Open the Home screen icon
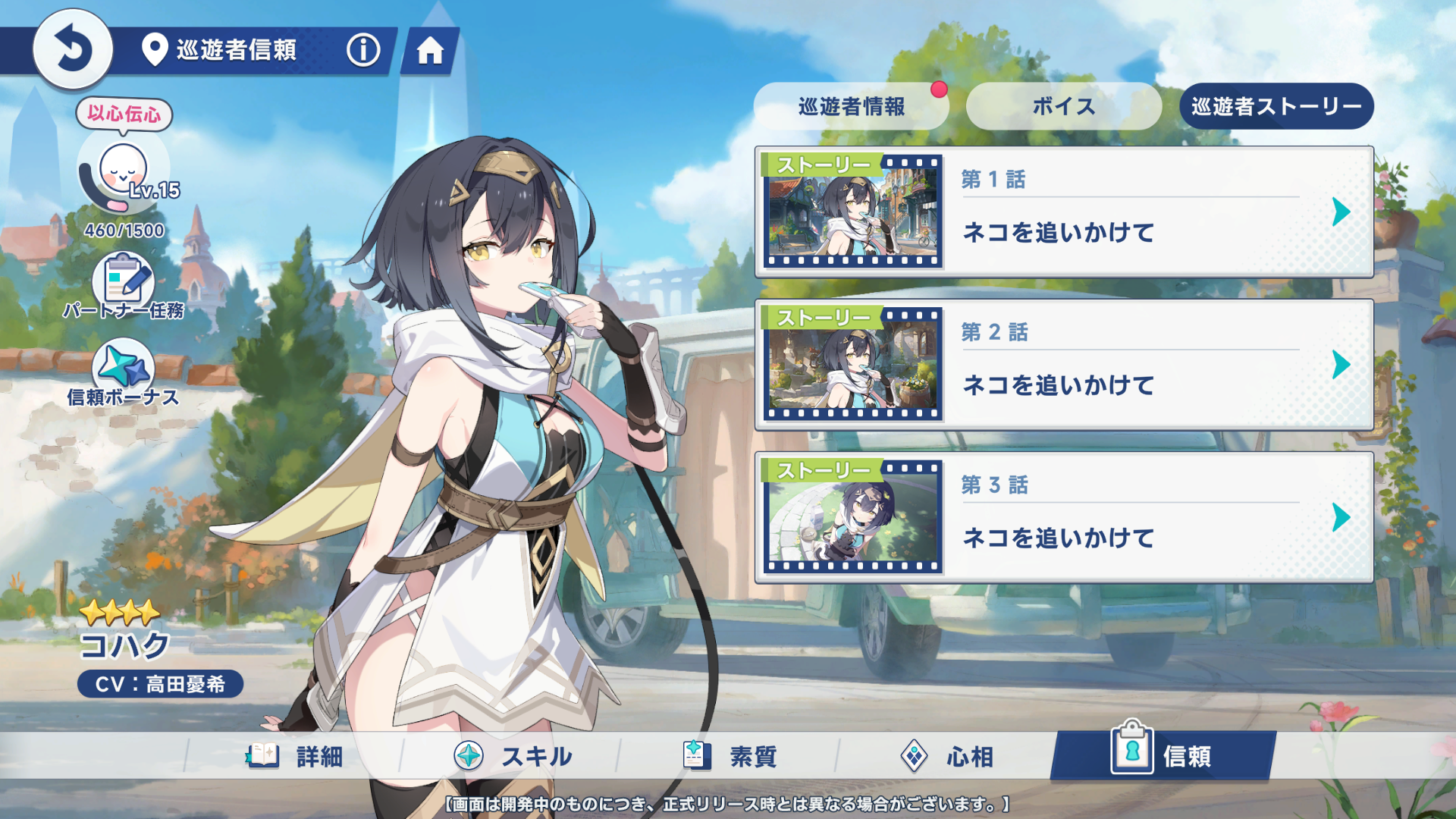This screenshot has width=1456, height=819. click(431, 52)
